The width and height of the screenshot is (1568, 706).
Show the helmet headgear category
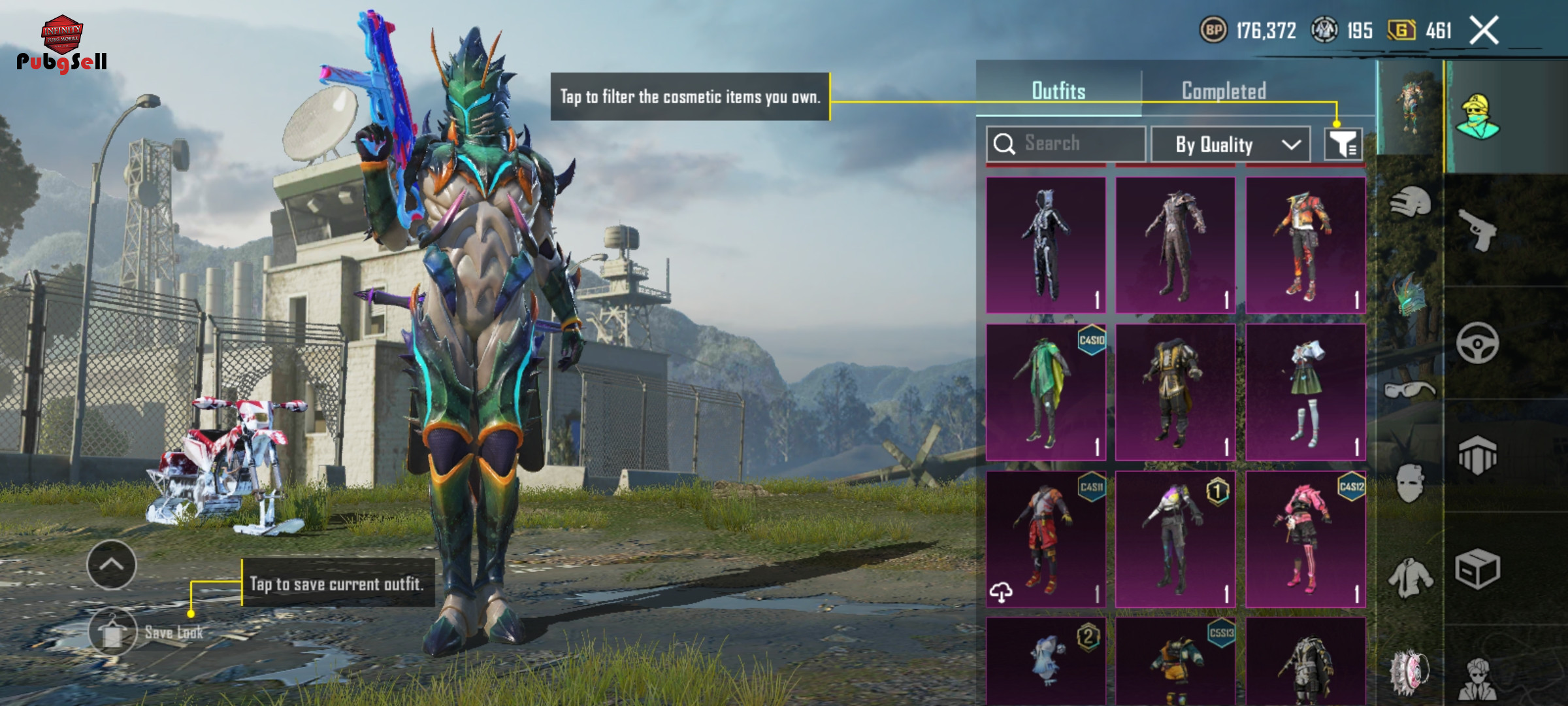[1410, 203]
